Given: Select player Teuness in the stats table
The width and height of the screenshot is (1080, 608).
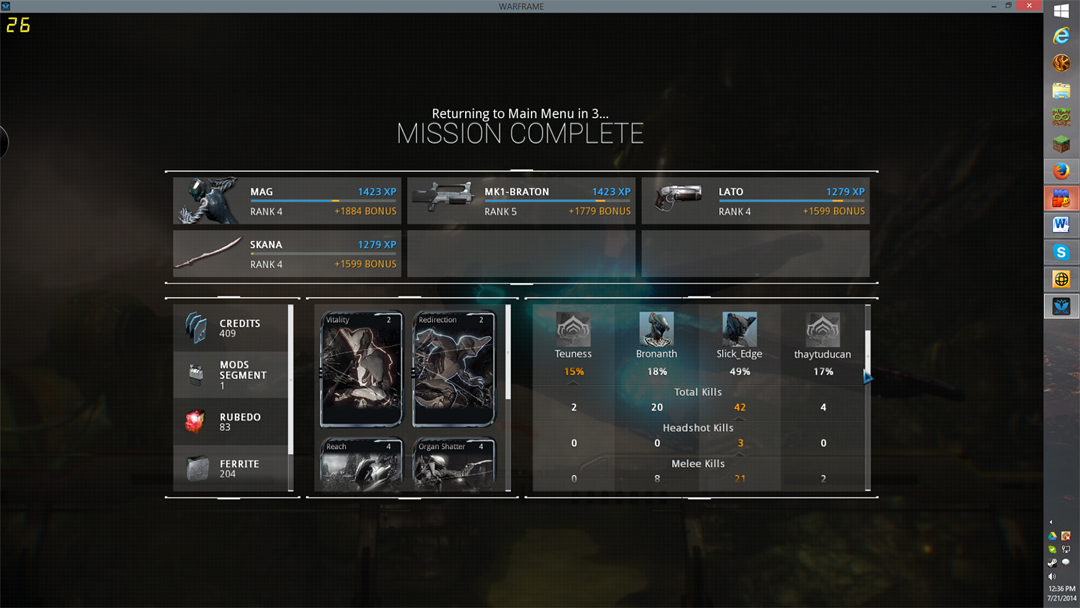Looking at the screenshot, I should [573, 329].
